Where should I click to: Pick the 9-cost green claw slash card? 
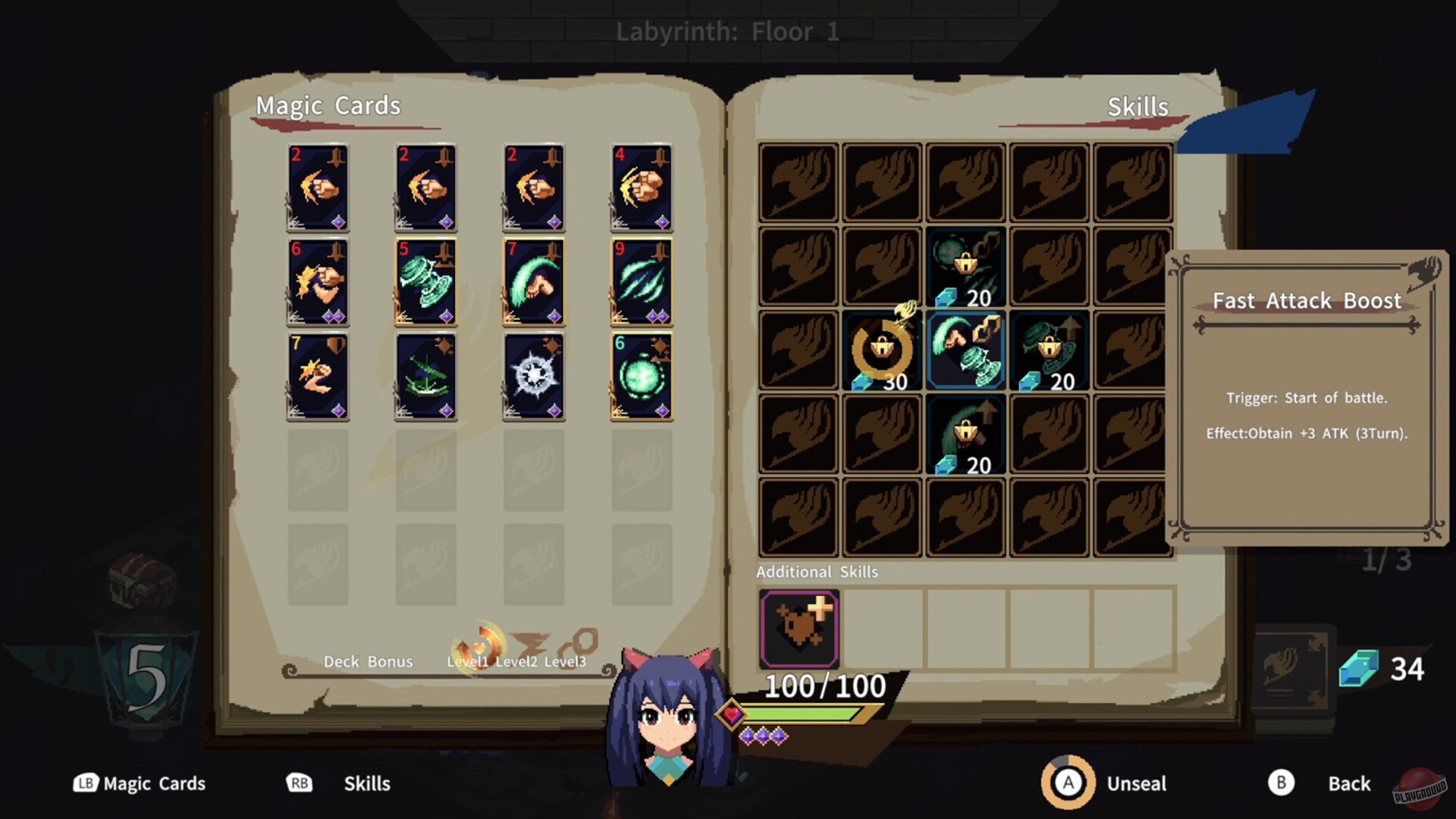641,281
